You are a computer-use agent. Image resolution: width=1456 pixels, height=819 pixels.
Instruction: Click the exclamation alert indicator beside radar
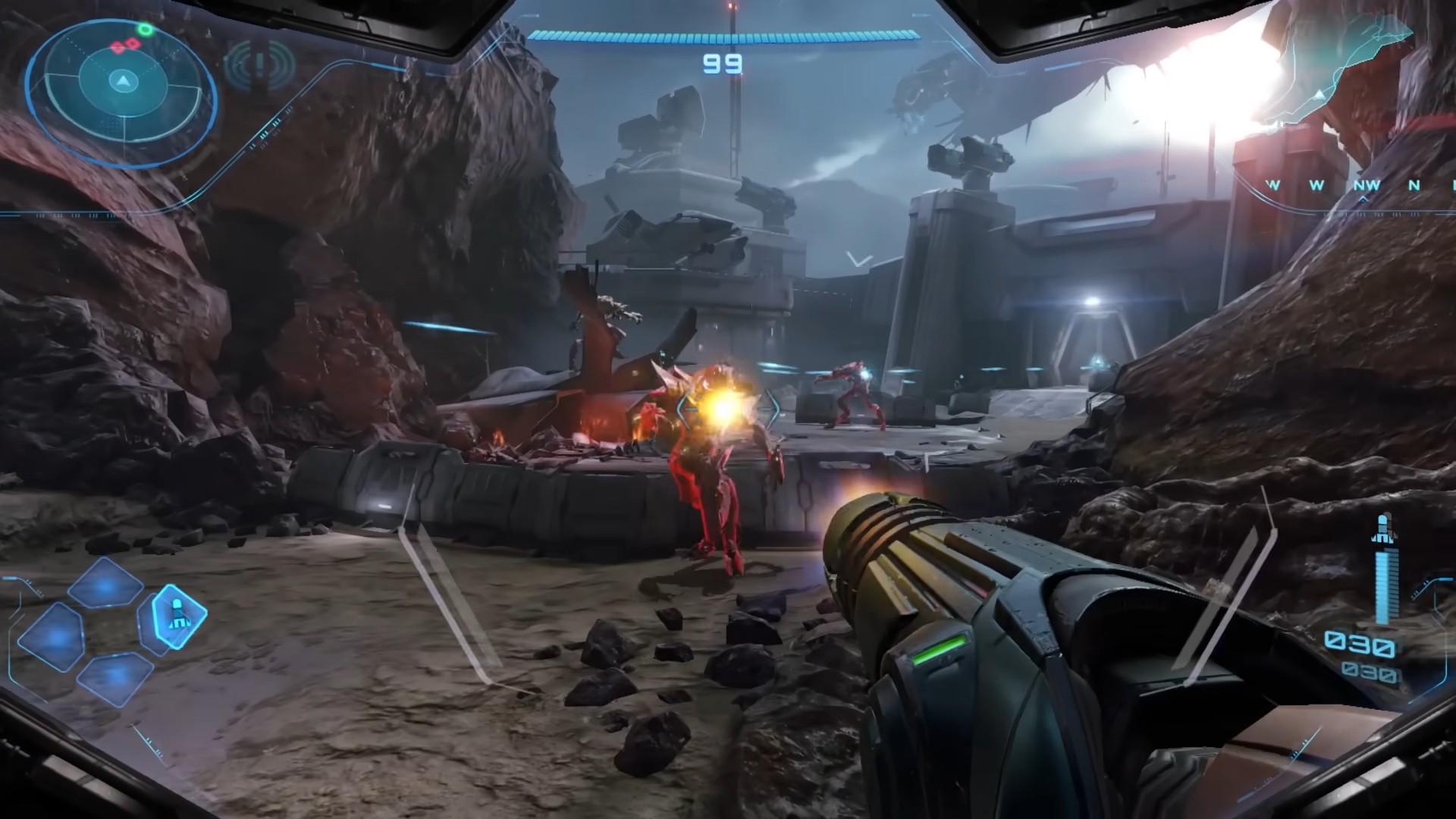coord(260,64)
